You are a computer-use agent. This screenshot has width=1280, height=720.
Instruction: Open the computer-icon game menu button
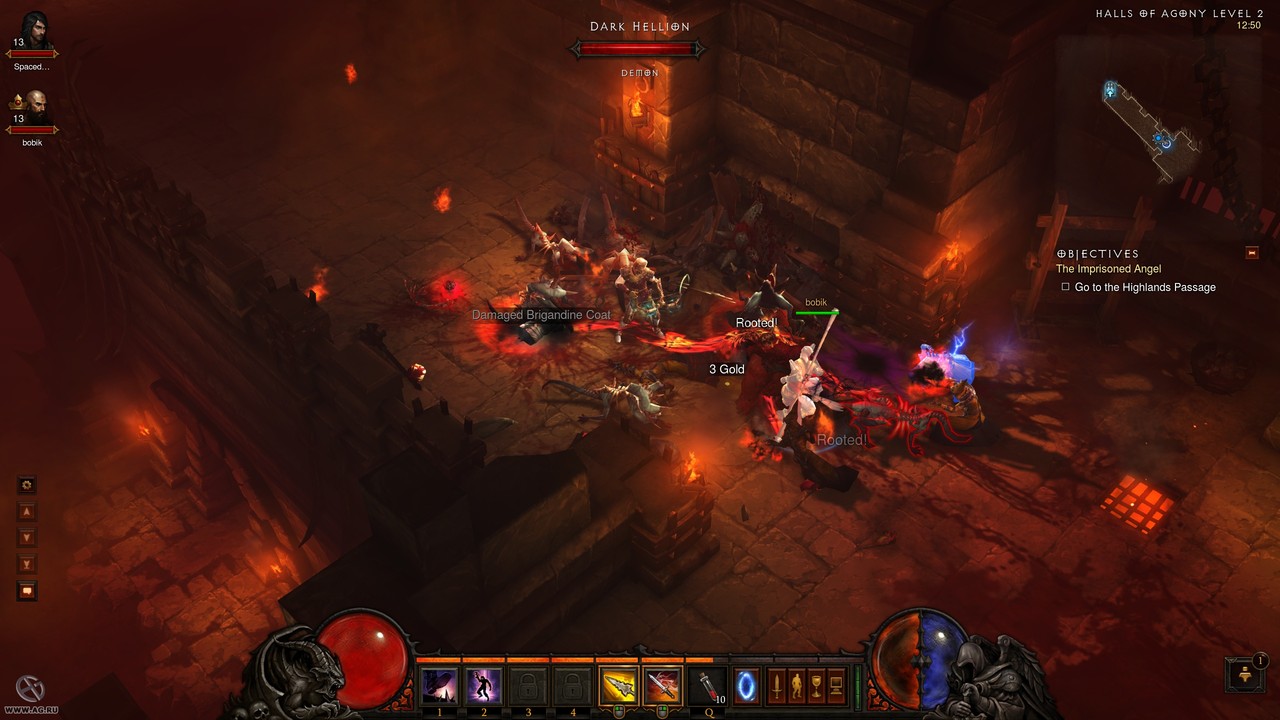click(836, 686)
